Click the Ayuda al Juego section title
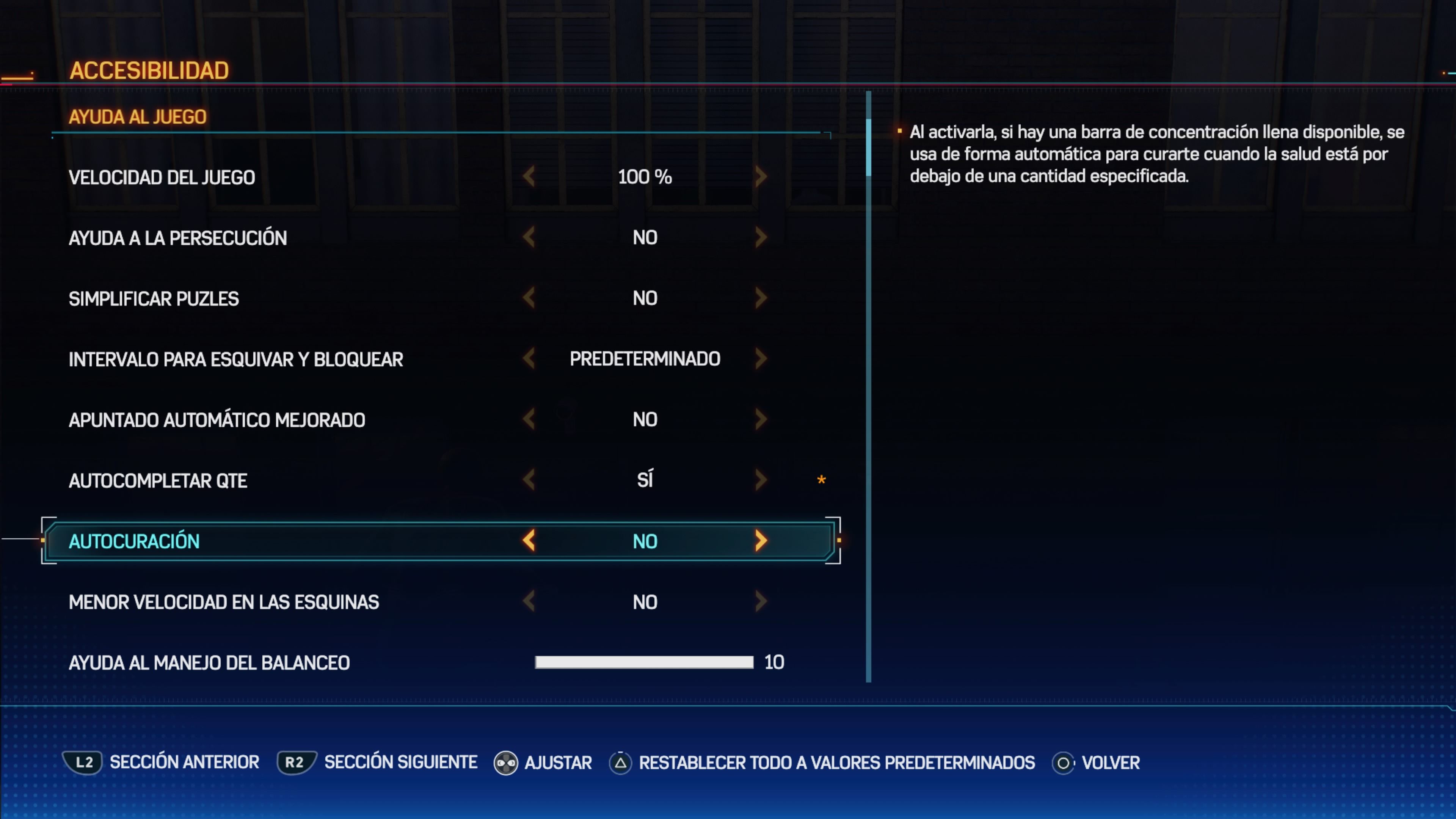 [138, 117]
